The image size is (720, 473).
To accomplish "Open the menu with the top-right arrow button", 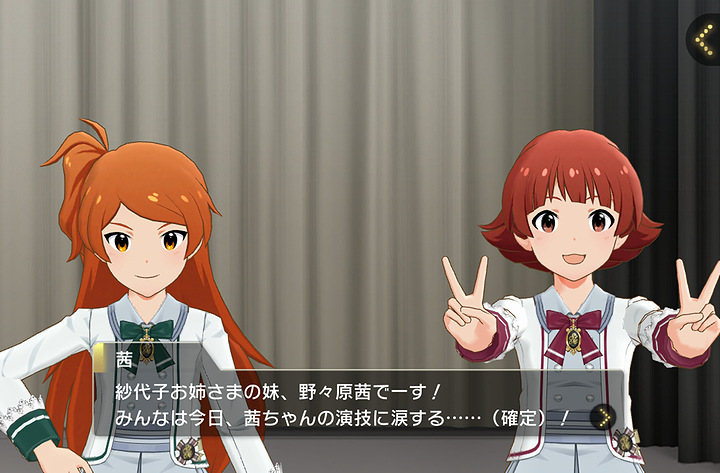I will 704,39.
